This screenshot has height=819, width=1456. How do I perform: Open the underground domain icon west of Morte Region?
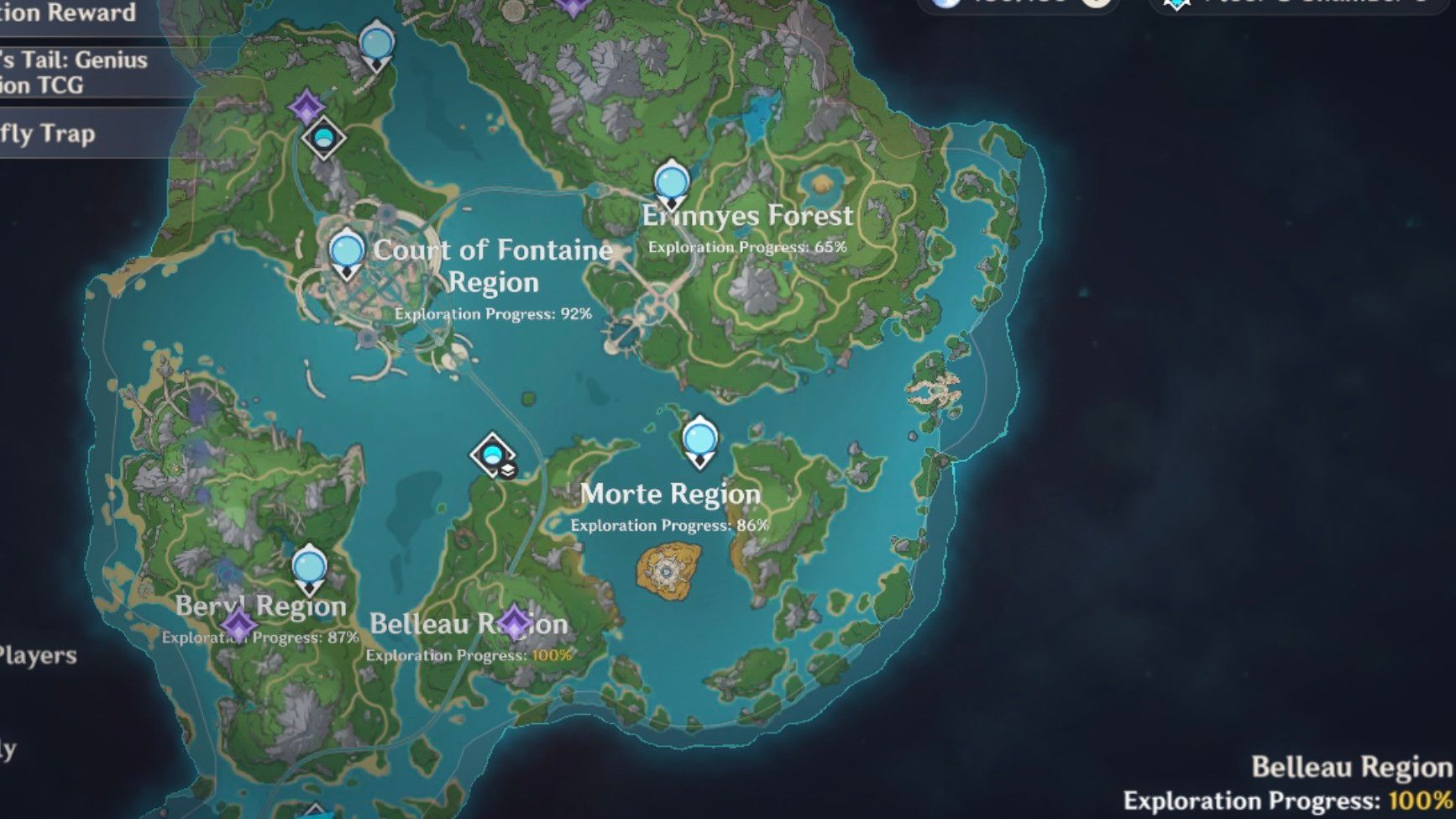(x=492, y=455)
